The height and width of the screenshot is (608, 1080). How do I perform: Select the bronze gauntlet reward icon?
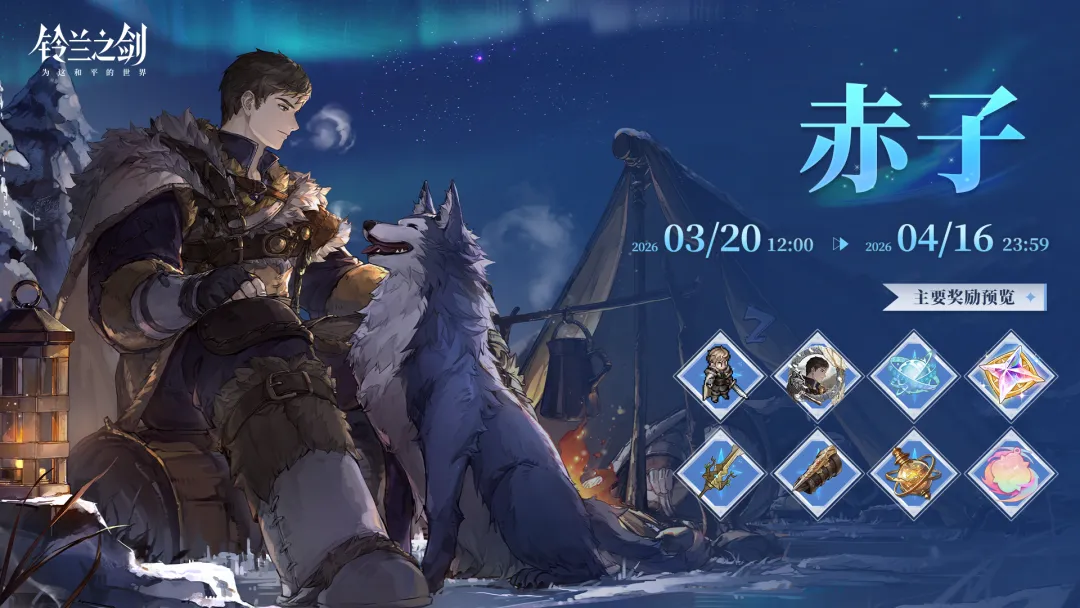(817, 473)
